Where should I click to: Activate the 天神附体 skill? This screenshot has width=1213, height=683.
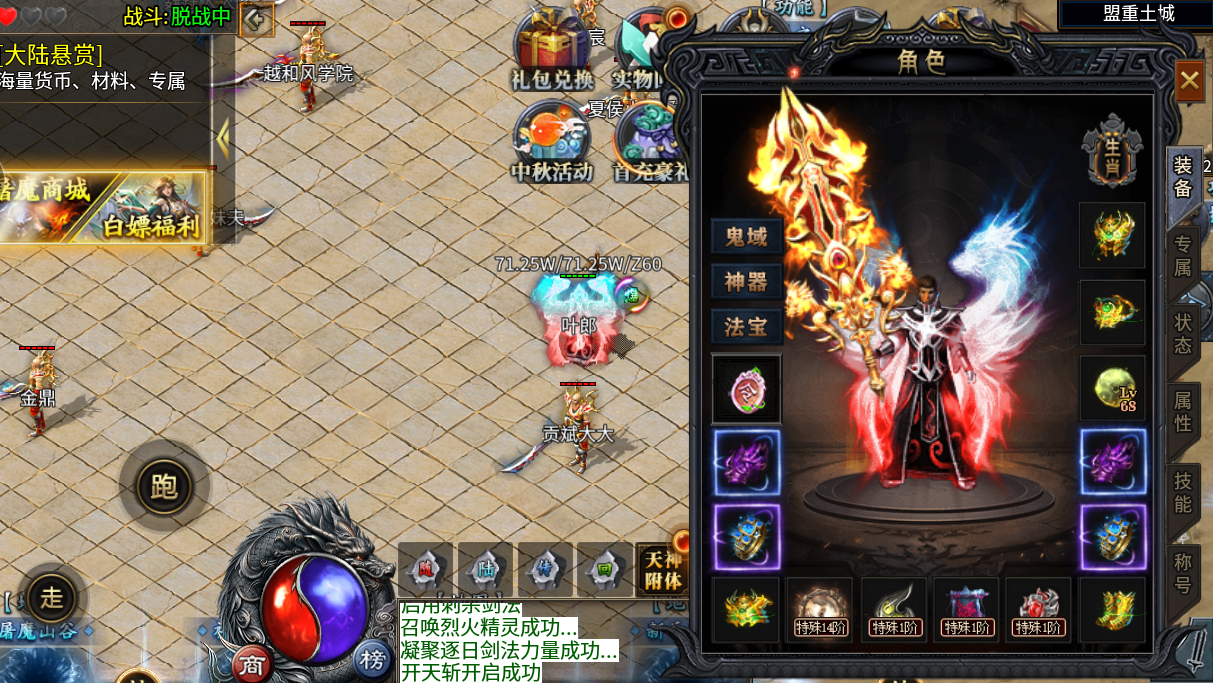point(661,570)
